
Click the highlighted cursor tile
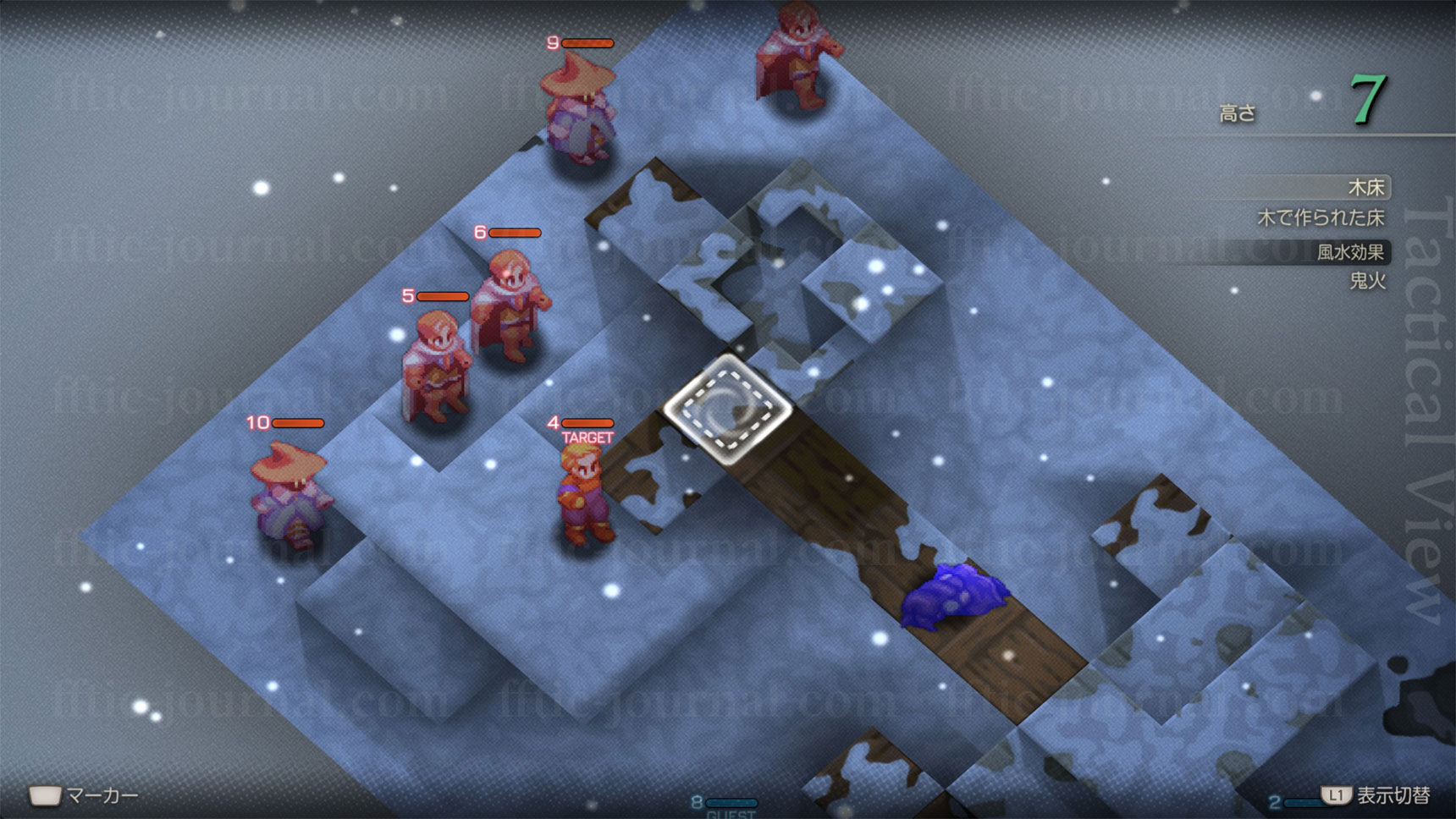point(728,409)
